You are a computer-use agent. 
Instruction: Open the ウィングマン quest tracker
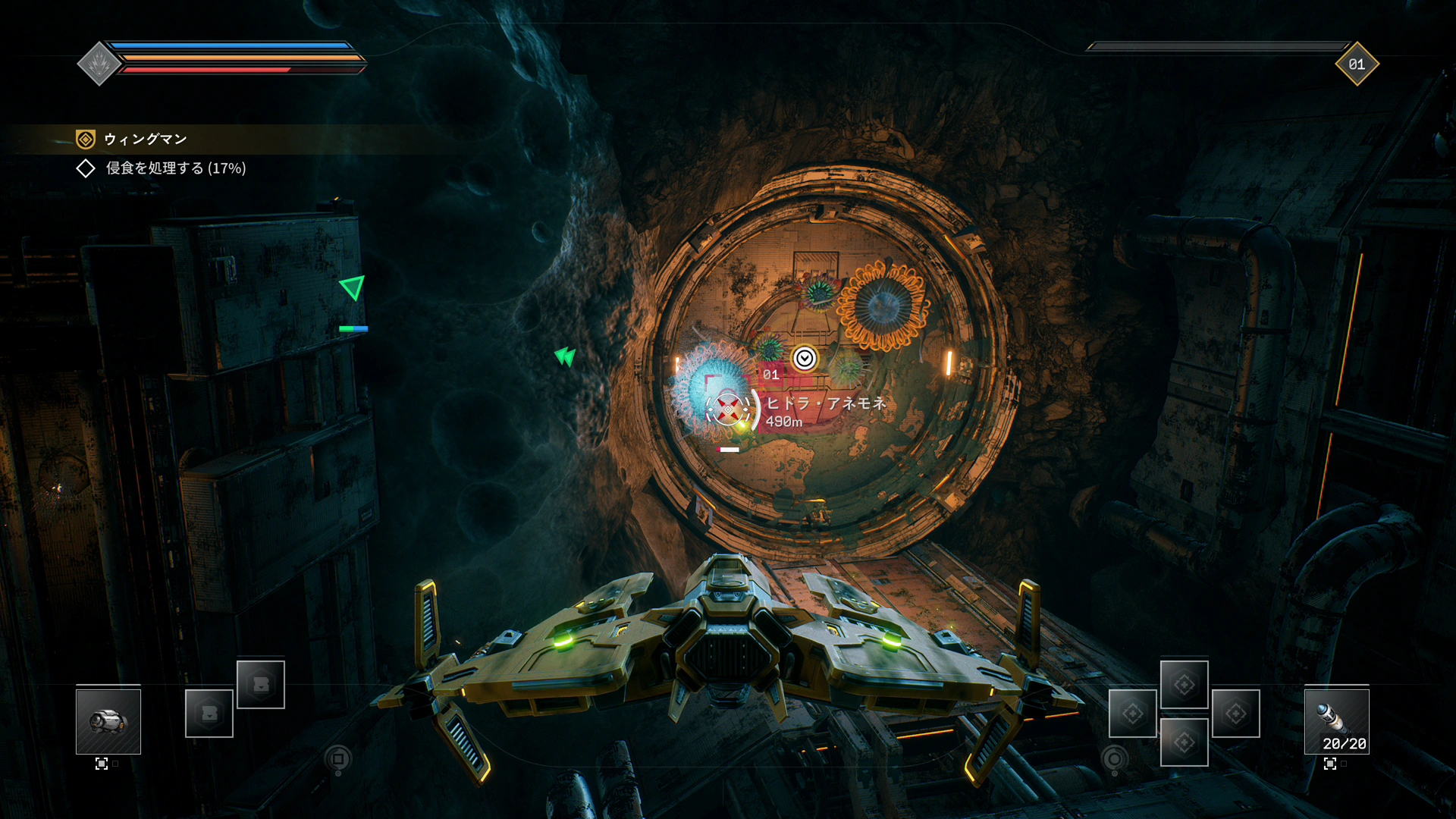[145, 139]
